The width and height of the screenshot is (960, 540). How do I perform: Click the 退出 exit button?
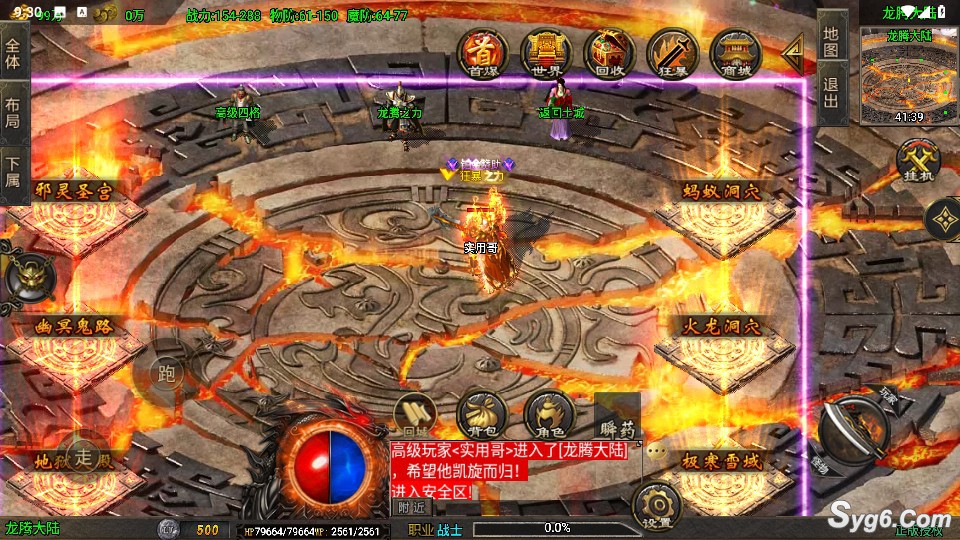point(832,96)
